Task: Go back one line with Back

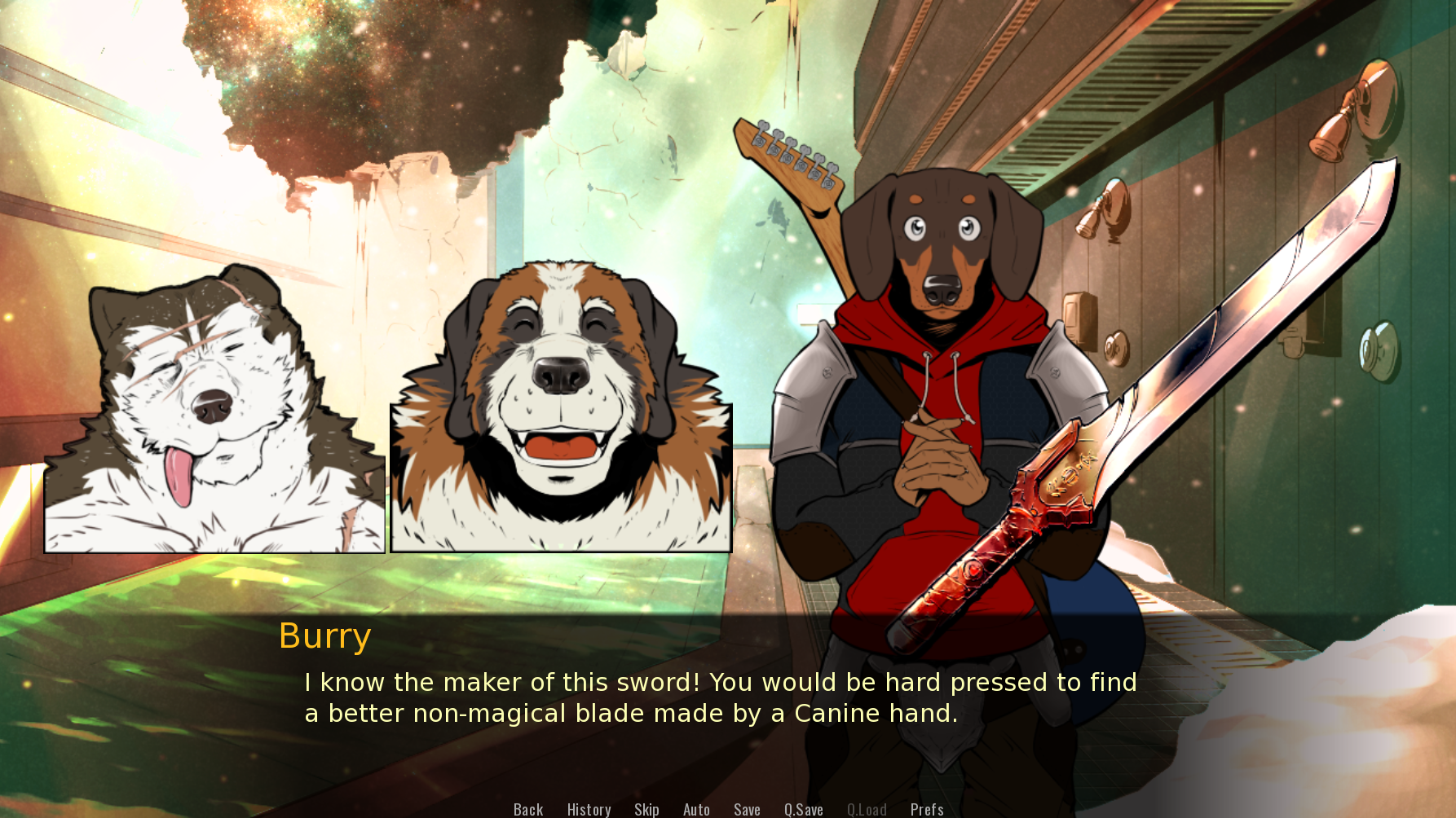Action: 528,809
